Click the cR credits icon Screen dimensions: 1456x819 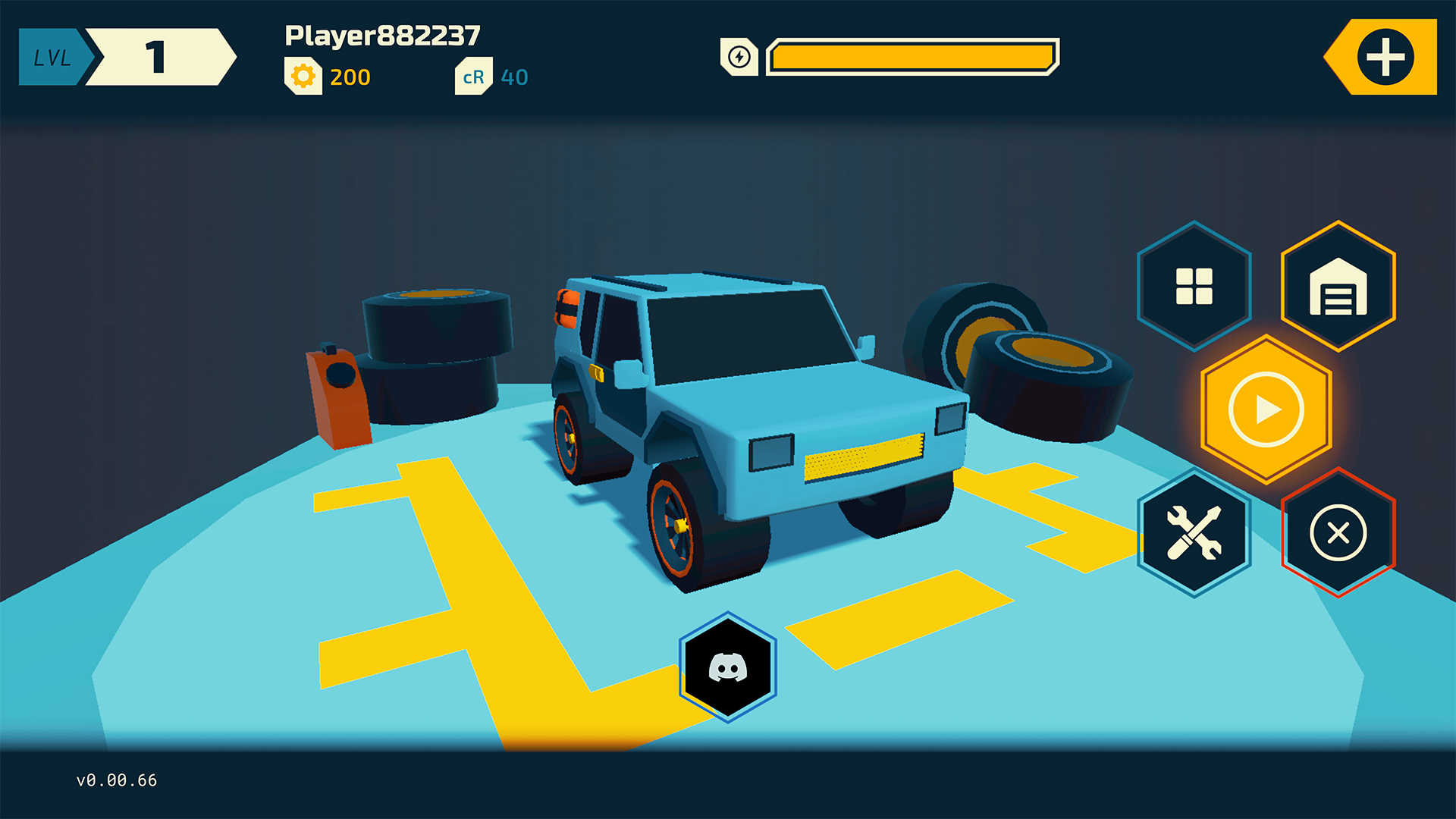coord(473,77)
